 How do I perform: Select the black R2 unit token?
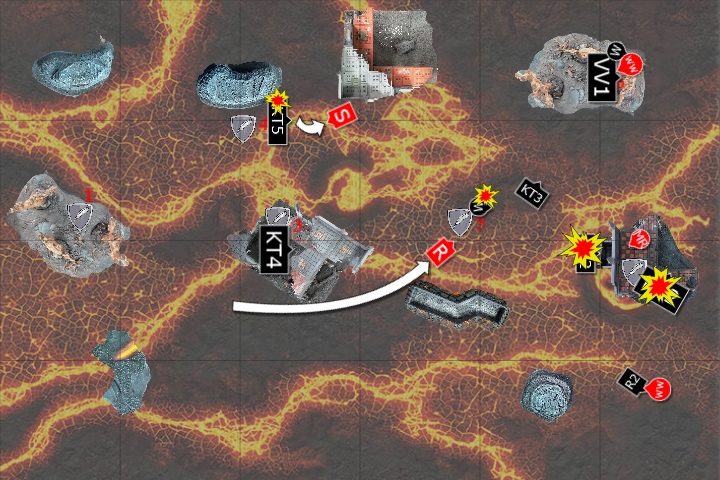tap(631, 380)
